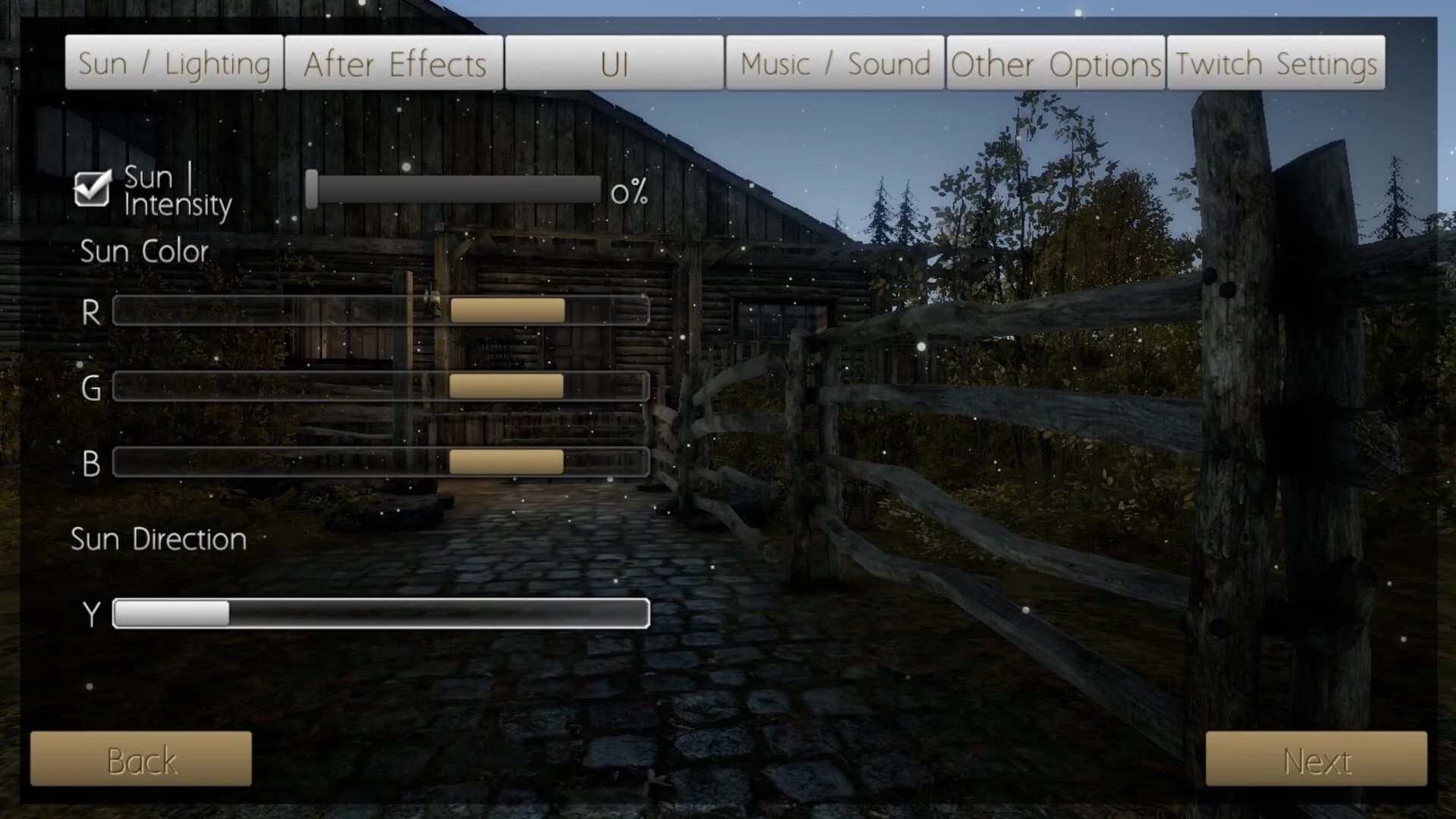Click the Sun Direction section label
Screen dimensions: 1456x819
coord(158,539)
